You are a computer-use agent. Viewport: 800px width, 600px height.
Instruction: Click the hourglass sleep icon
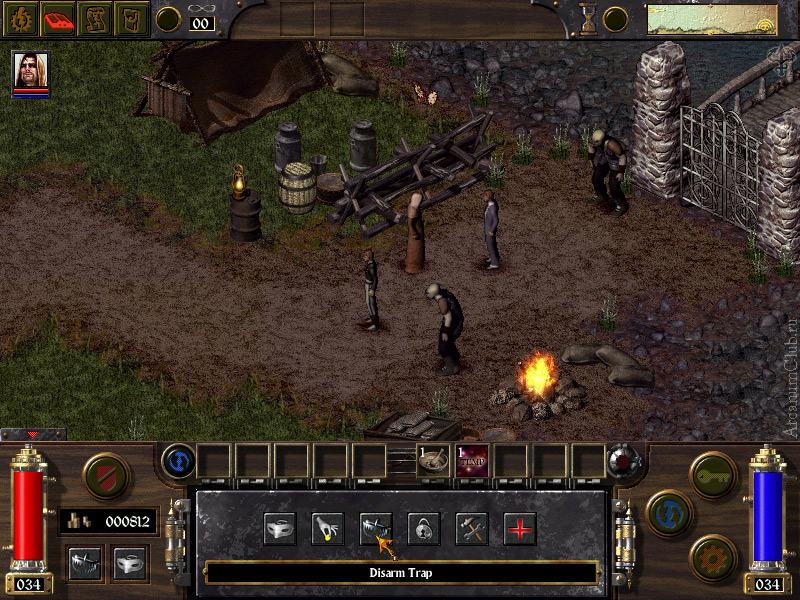pos(587,18)
